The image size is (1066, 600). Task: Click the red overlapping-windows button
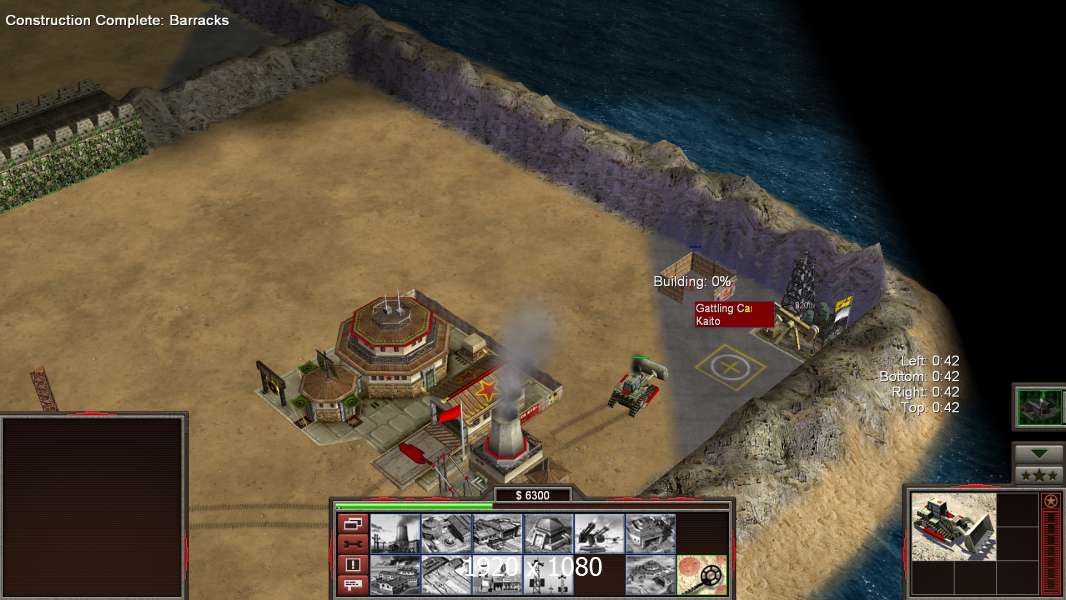(x=352, y=523)
